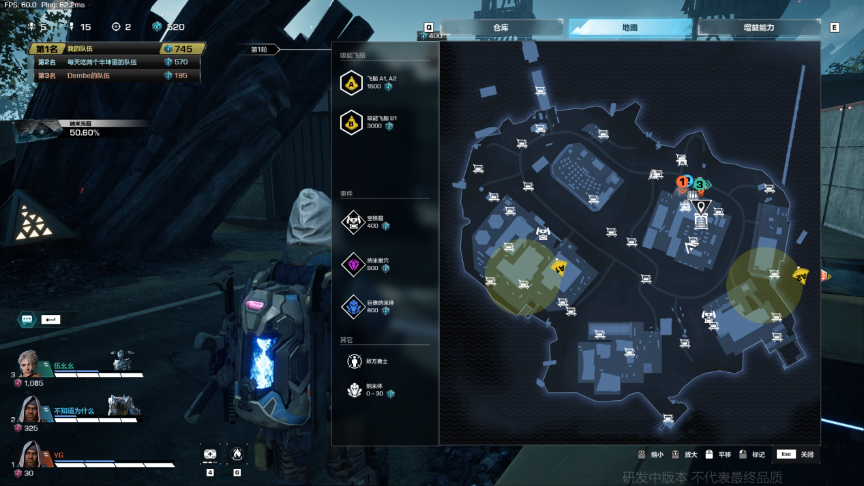The width and height of the screenshot is (864, 486).
Task: Click the orange number 1 player marker
Action: pos(682,182)
